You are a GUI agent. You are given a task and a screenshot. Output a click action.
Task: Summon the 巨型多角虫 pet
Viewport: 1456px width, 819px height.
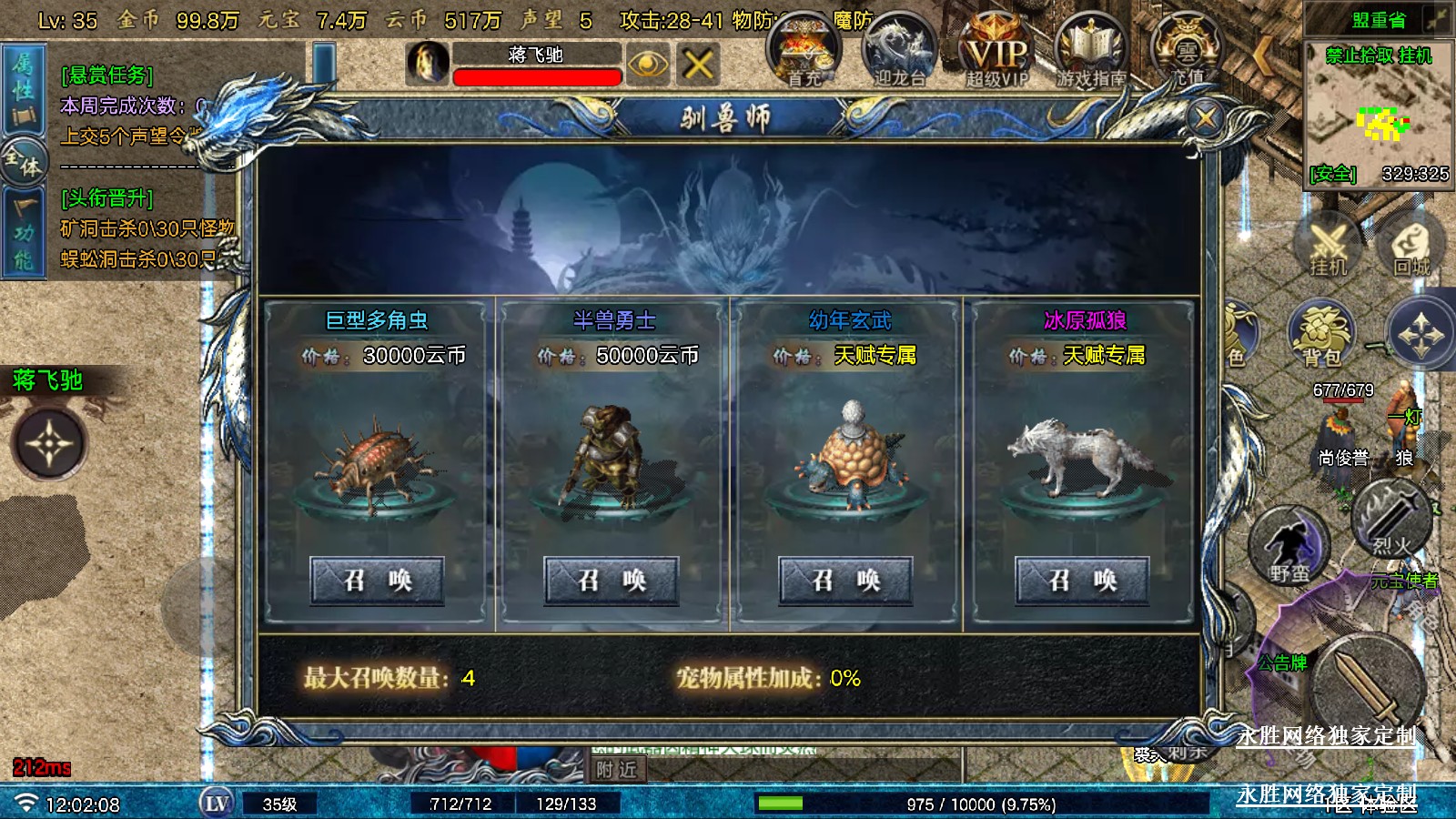pyautogui.click(x=377, y=581)
